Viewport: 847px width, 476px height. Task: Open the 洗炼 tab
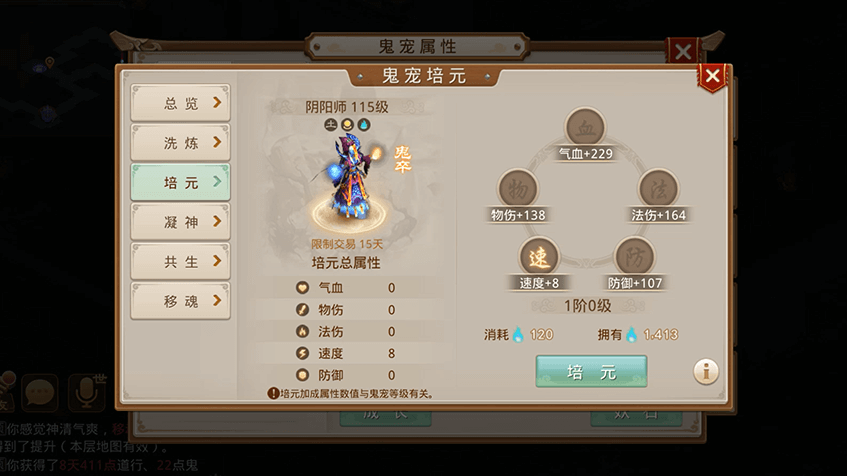coord(180,143)
